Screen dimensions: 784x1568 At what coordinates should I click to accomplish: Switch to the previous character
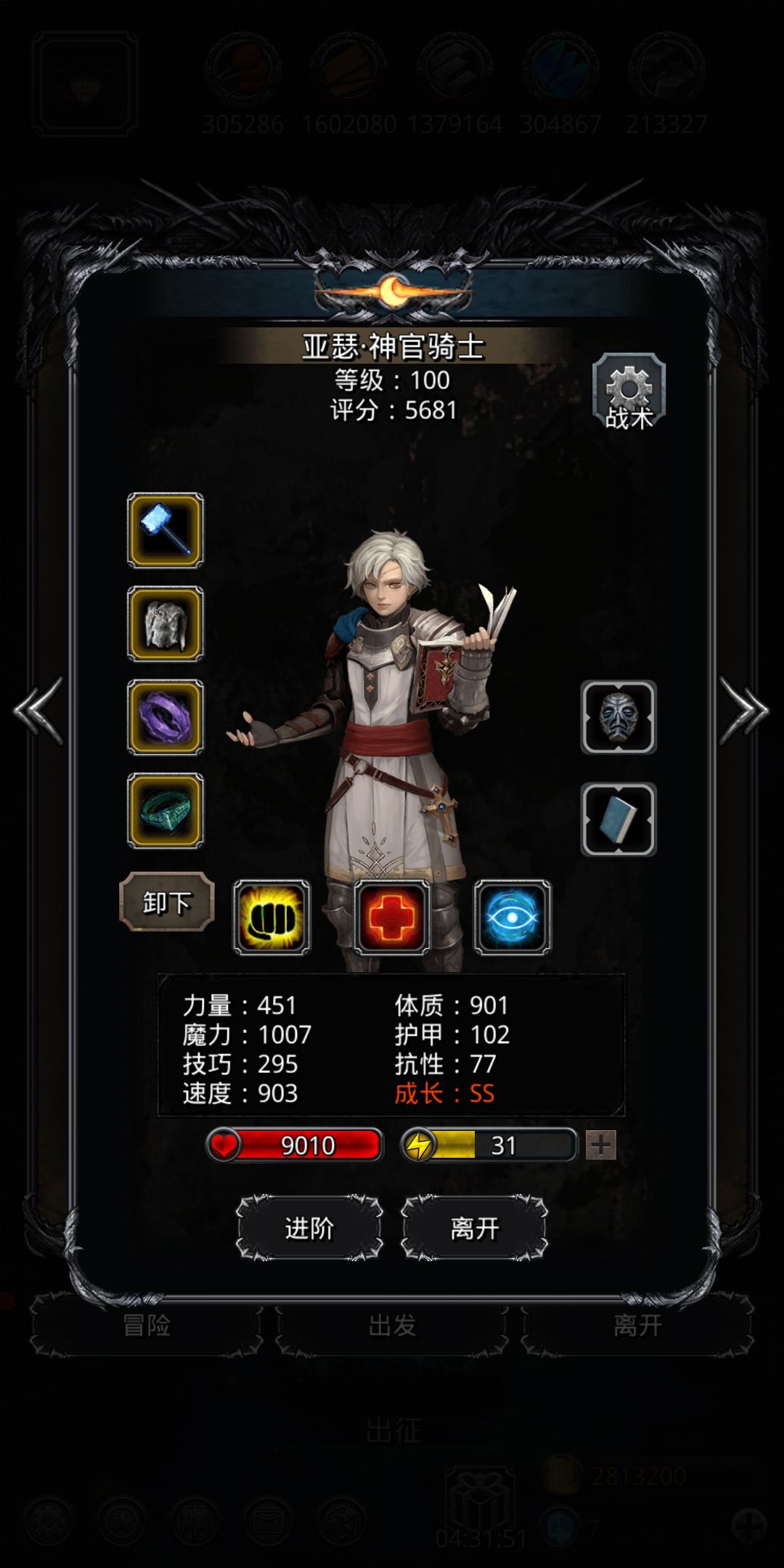(39, 711)
